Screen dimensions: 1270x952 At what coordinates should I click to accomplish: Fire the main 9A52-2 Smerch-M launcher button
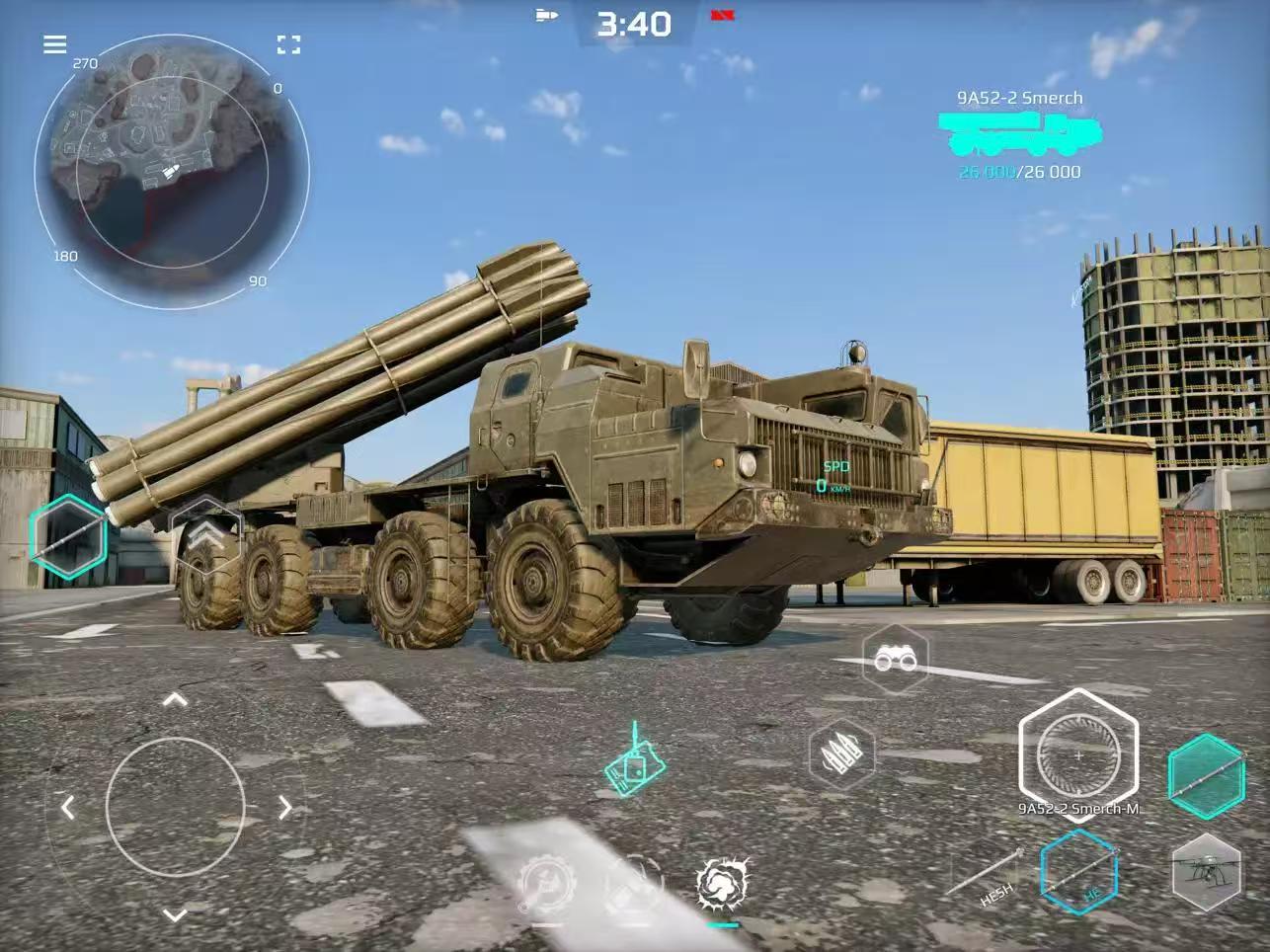1077,754
